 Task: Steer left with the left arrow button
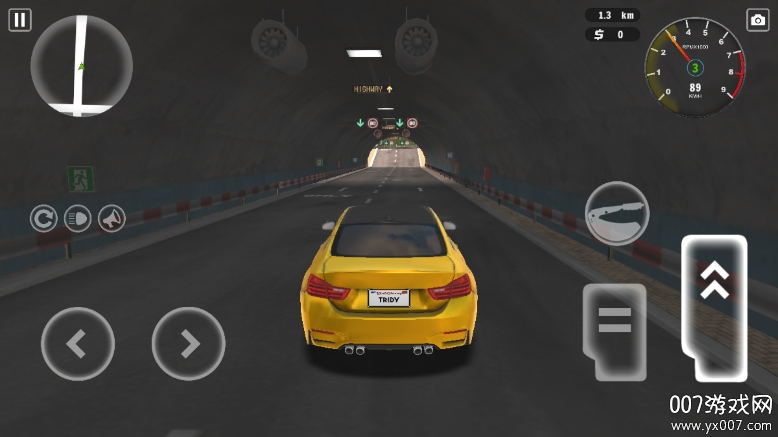tap(77, 343)
